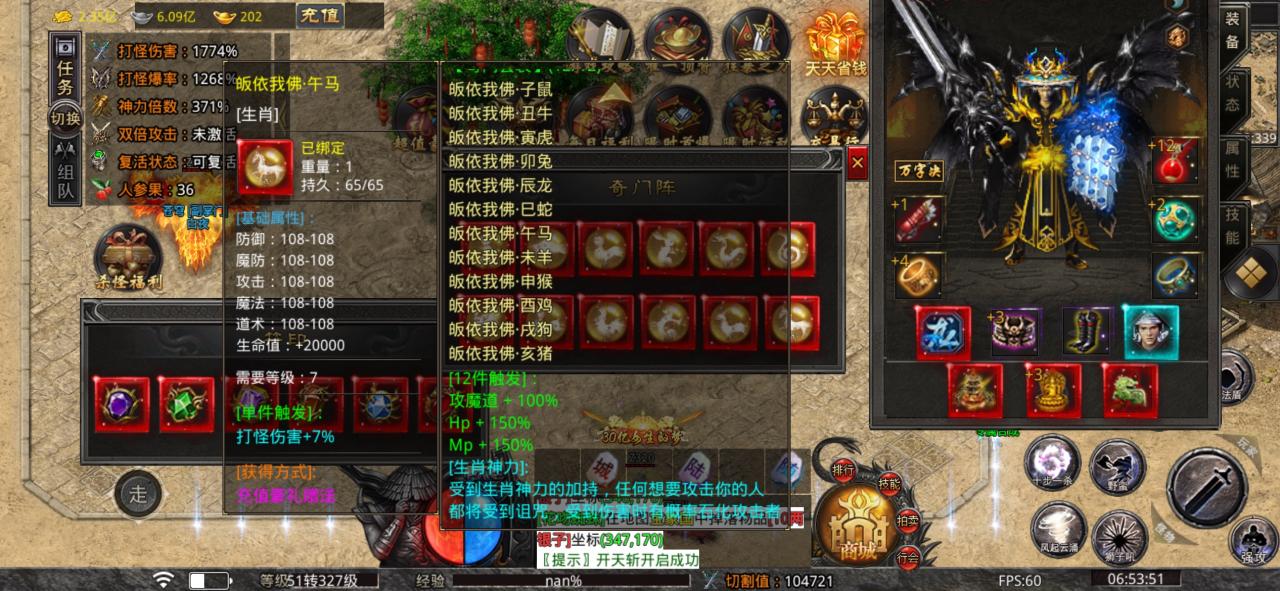Open the 天天省钱 gift box icon
Image resolution: width=1280 pixels, height=591 pixels.
coord(835,45)
